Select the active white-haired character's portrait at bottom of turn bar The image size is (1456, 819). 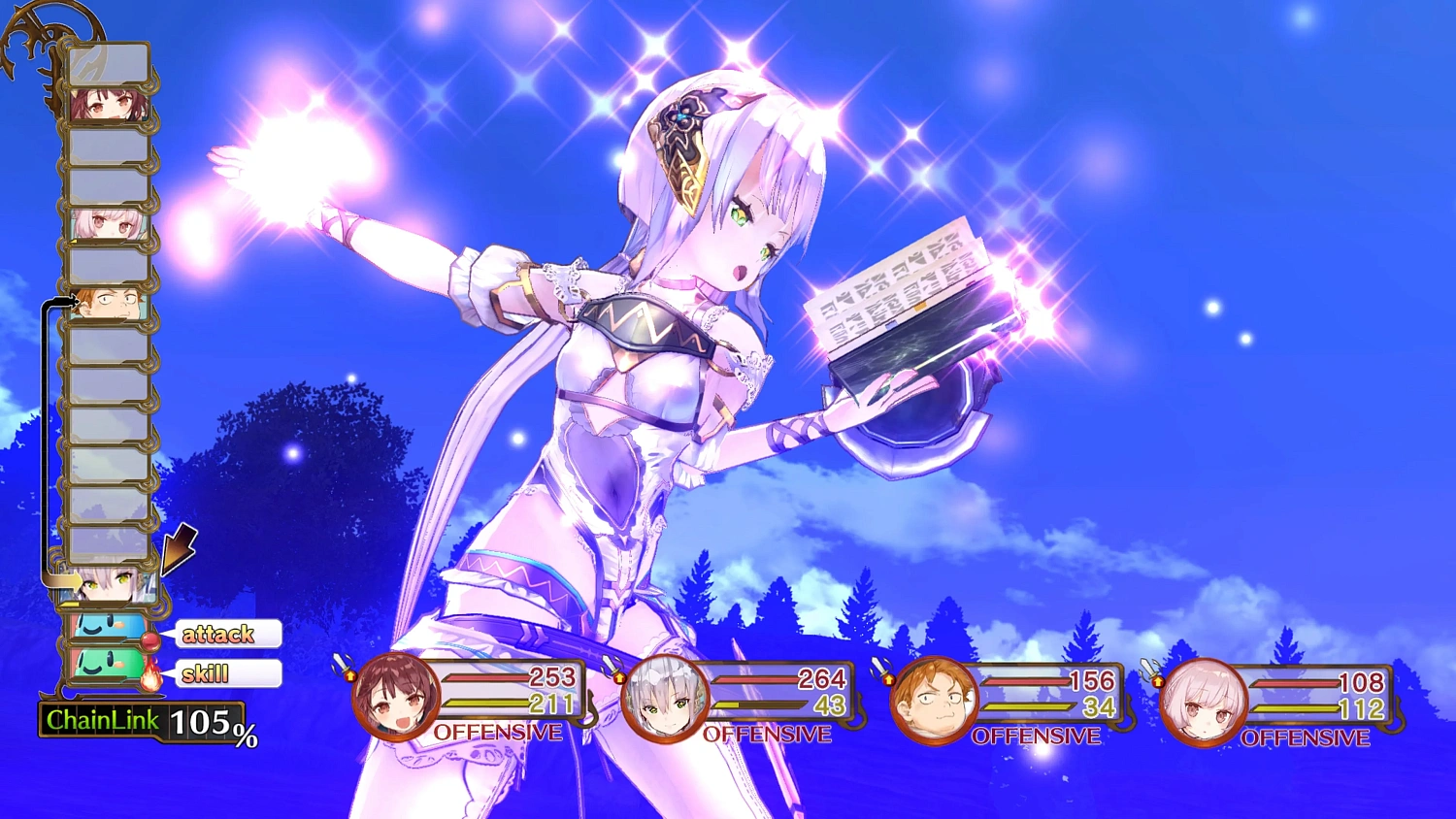(107, 584)
